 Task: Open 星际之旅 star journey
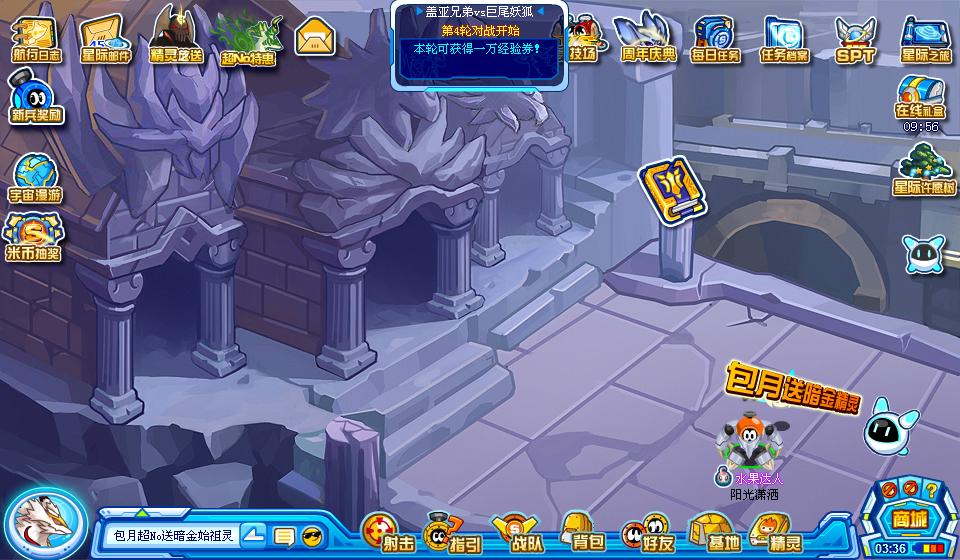pyautogui.click(x=925, y=38)
